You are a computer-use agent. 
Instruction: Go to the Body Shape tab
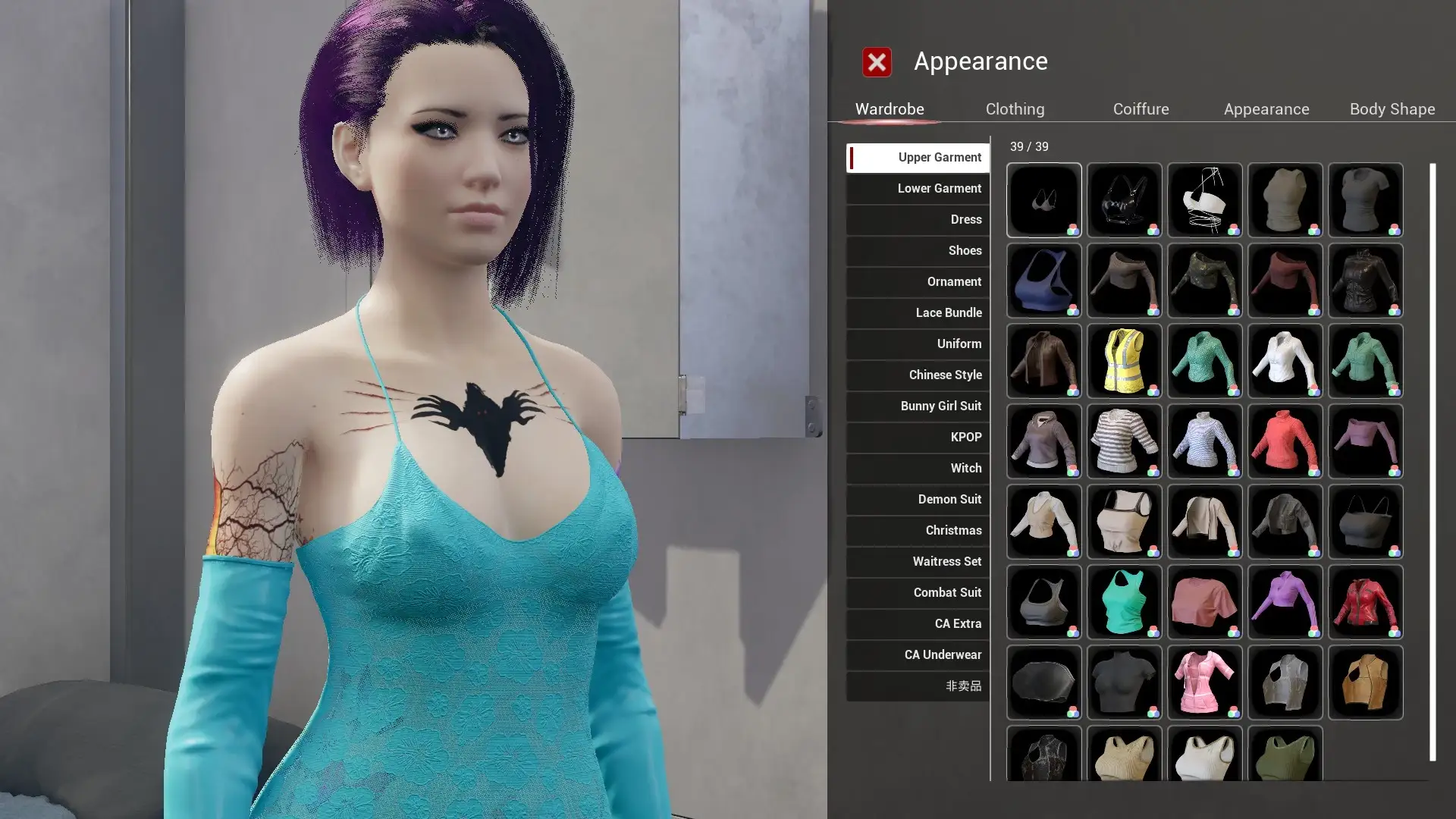click(1392, 109)
